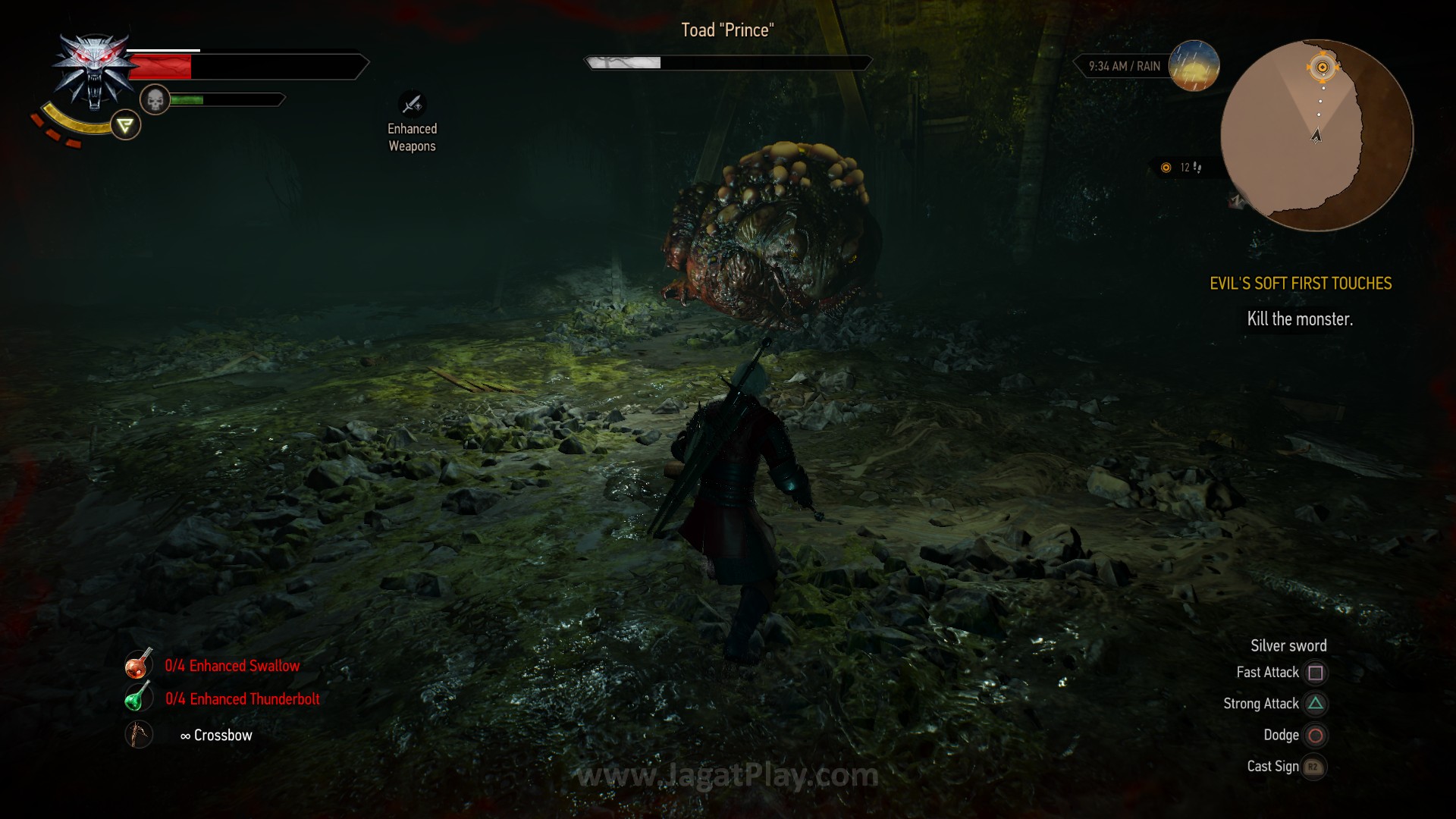1456x819 pixels.
Task: Select the Enhanced Thunderbolt green potion flask icon
Action: 138,698
